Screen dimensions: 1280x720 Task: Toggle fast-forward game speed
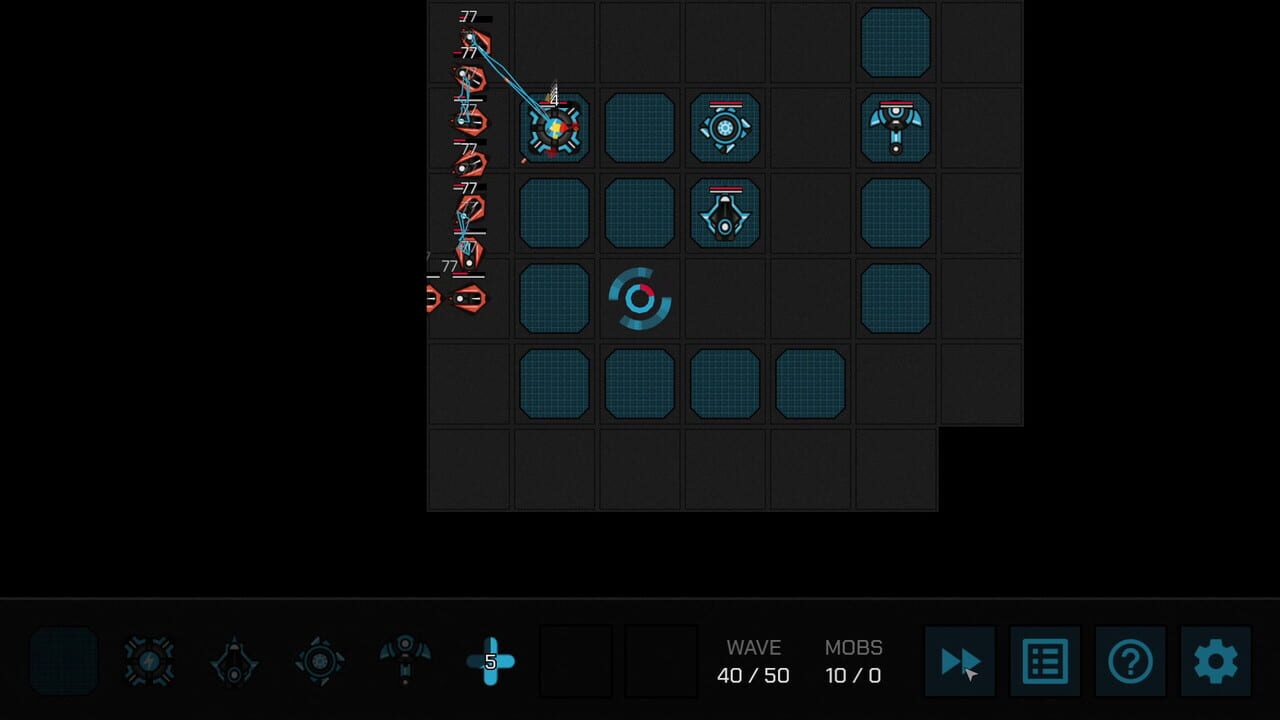pos(960,662)
